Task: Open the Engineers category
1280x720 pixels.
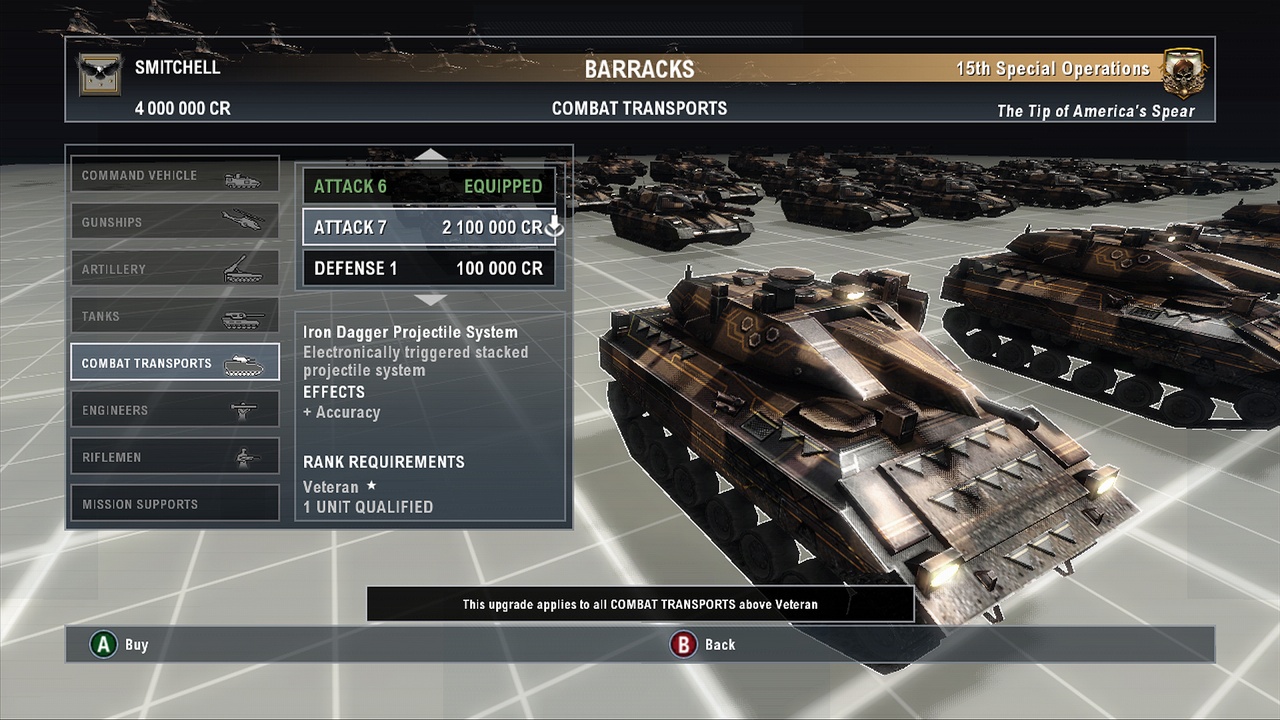Action: 174,410
